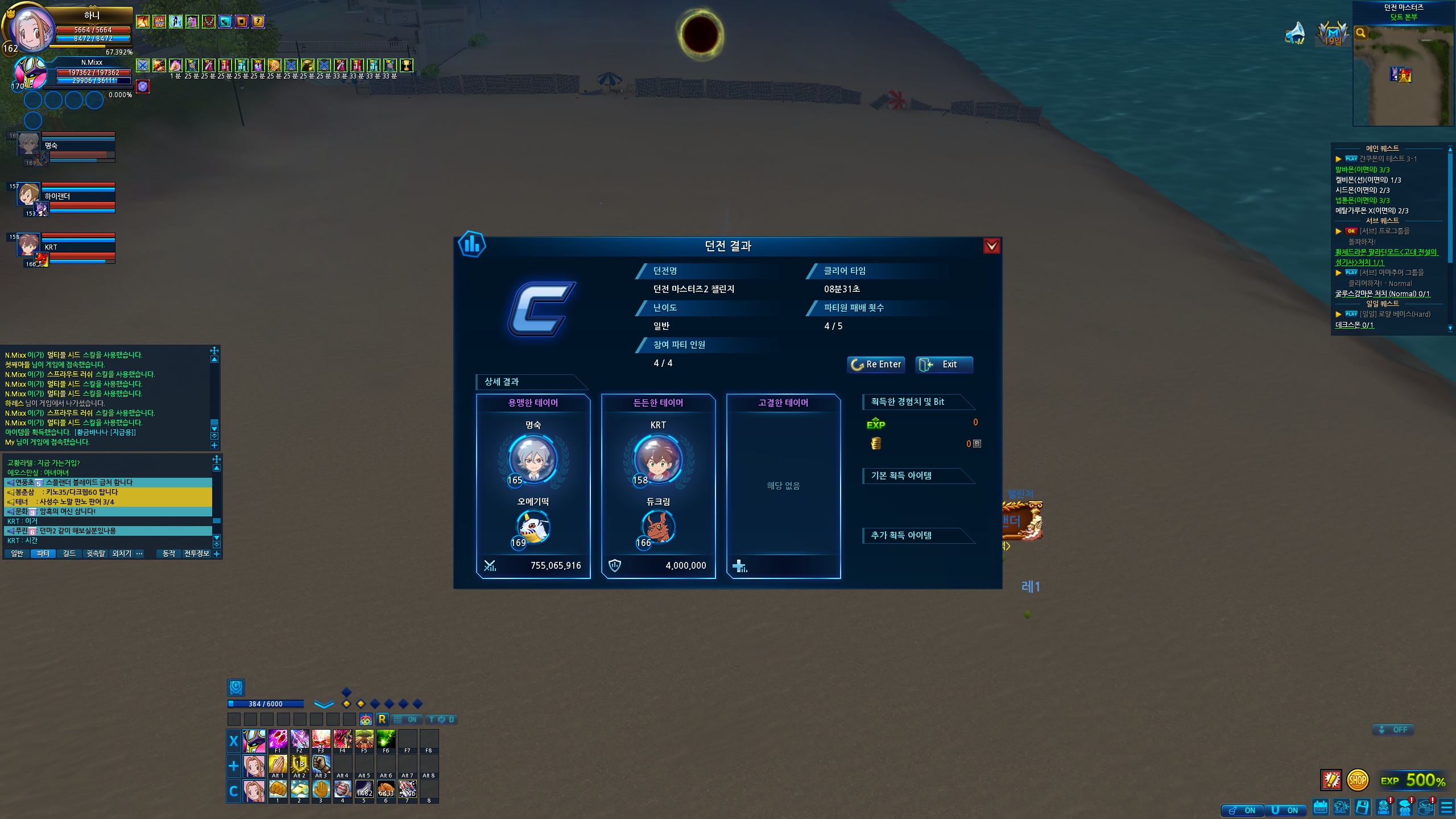Select party member 하이랜더's portrait
Screen dimensions: 1456x819
28,195
